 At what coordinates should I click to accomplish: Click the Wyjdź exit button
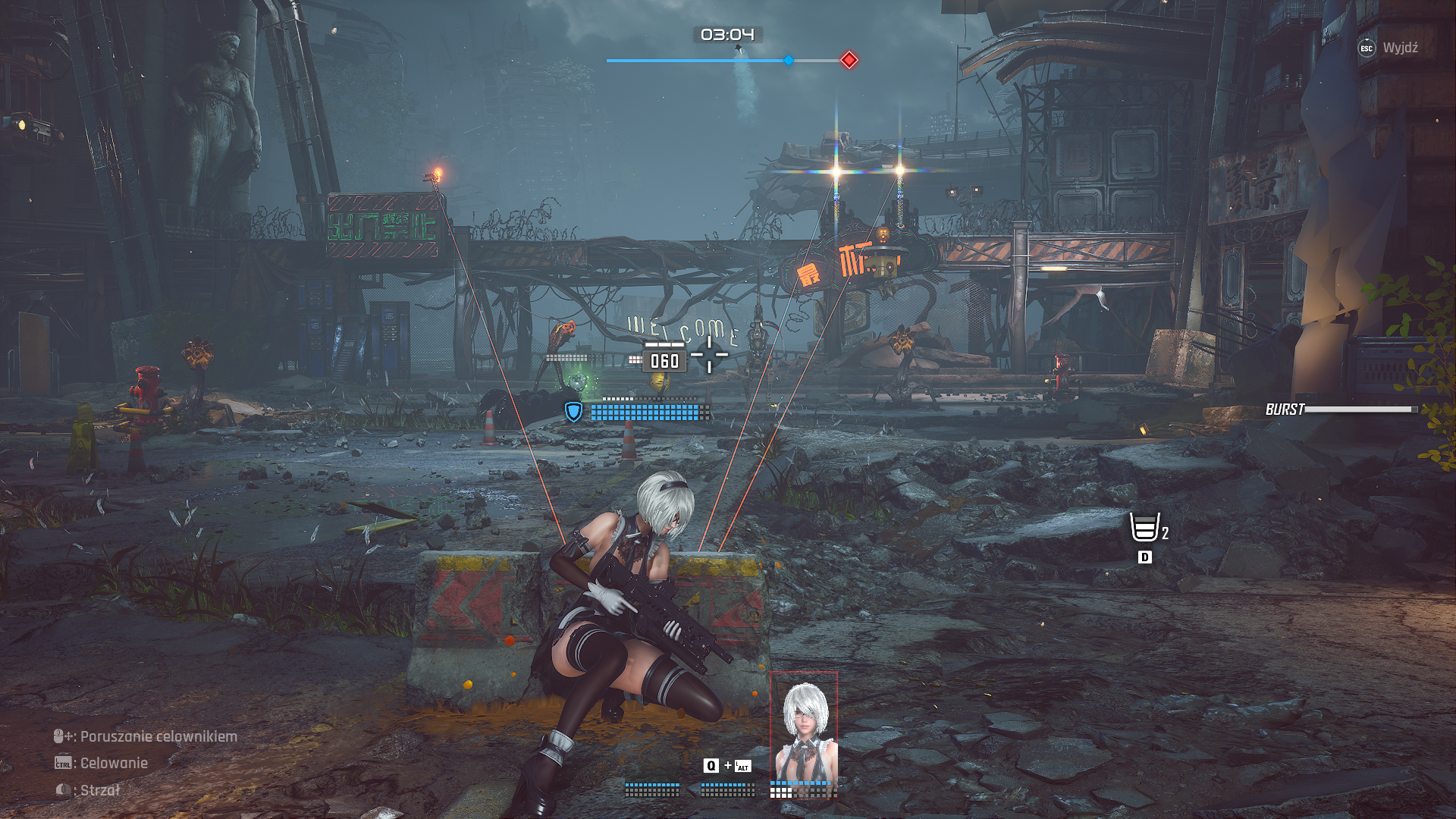(x=1388, y=48)
